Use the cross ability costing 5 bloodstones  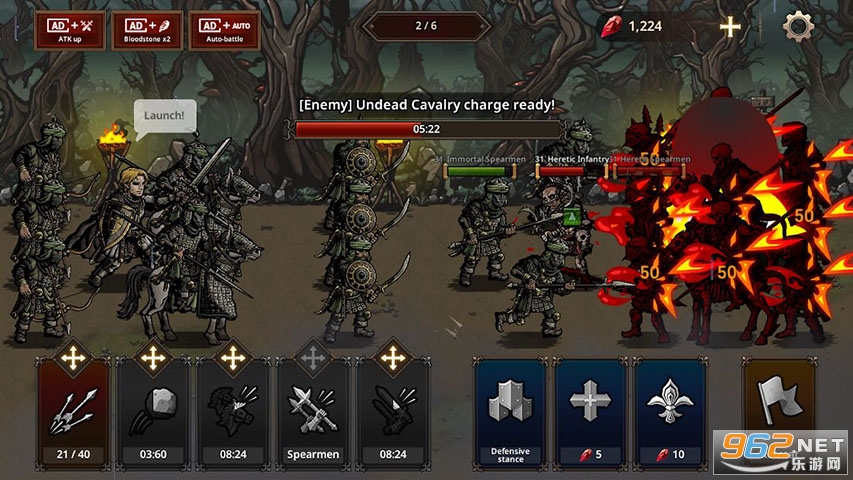tap(590, 412)
